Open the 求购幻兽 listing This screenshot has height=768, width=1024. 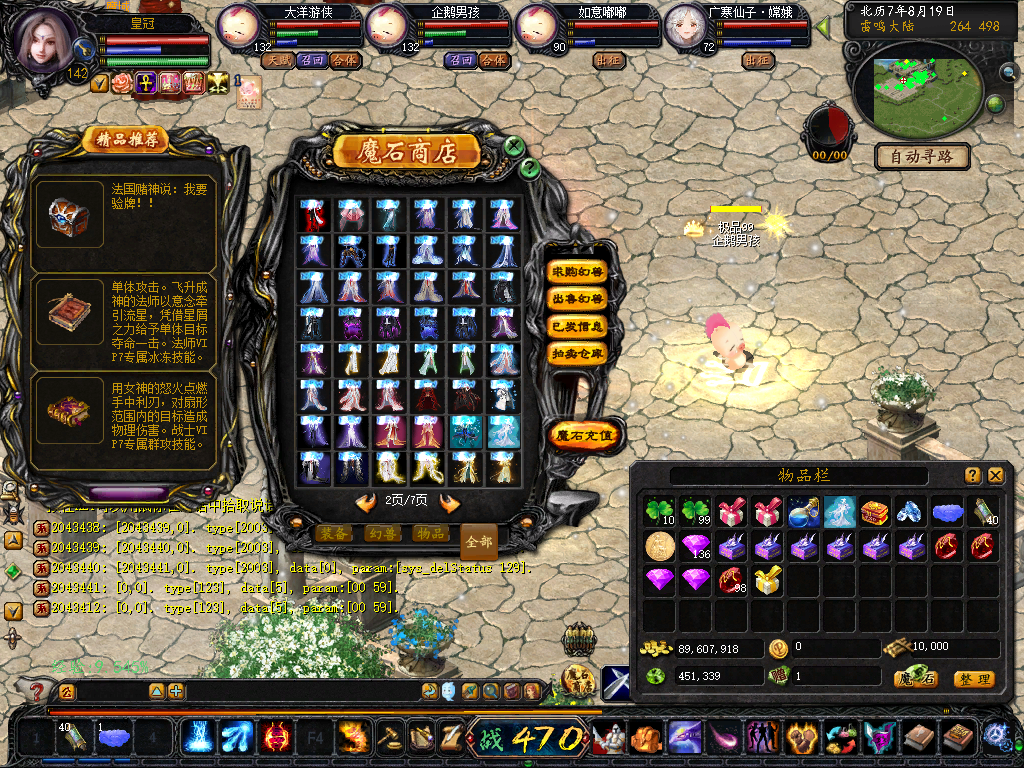577,271
